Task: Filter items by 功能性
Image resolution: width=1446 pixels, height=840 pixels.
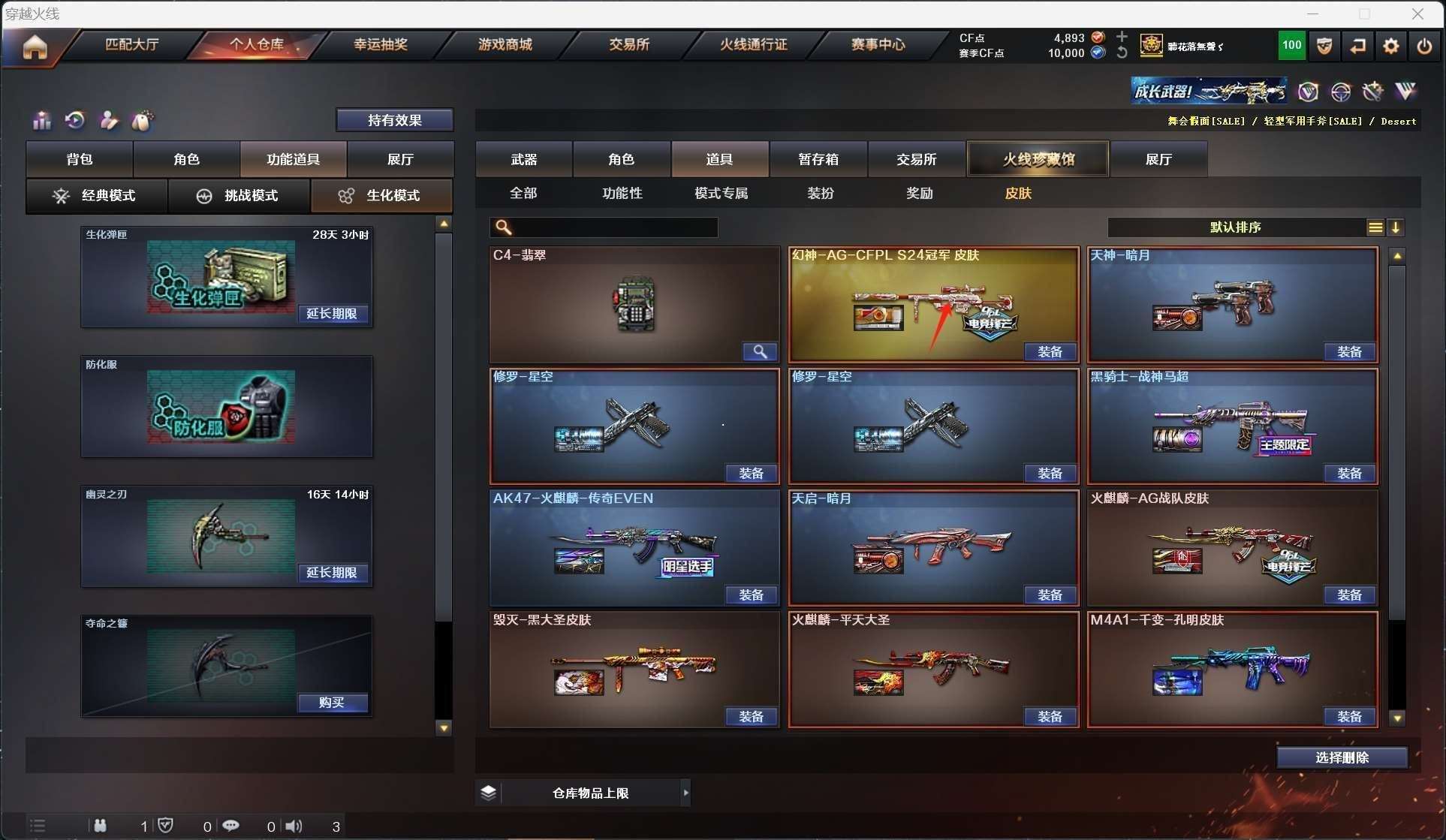Action: tap(622, 194)
